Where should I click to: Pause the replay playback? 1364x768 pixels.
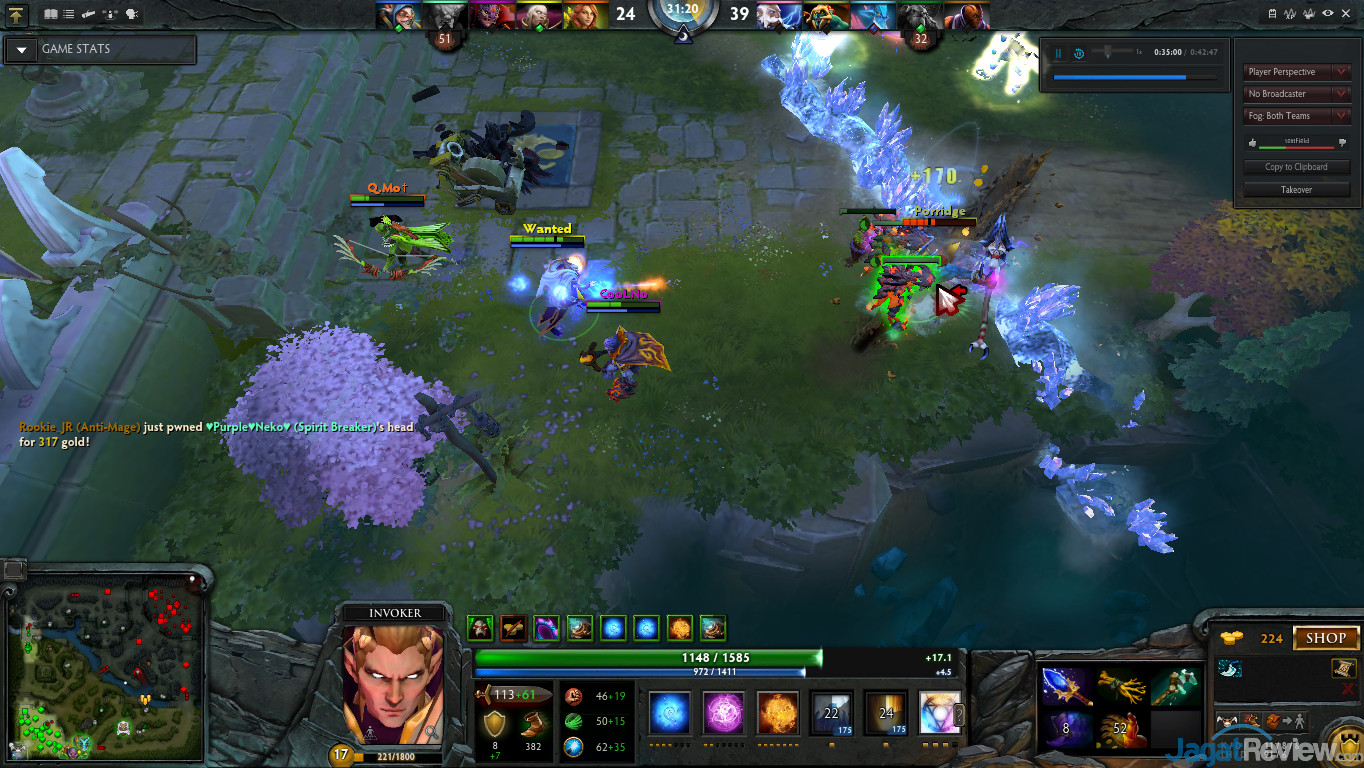pos(1058,53)
